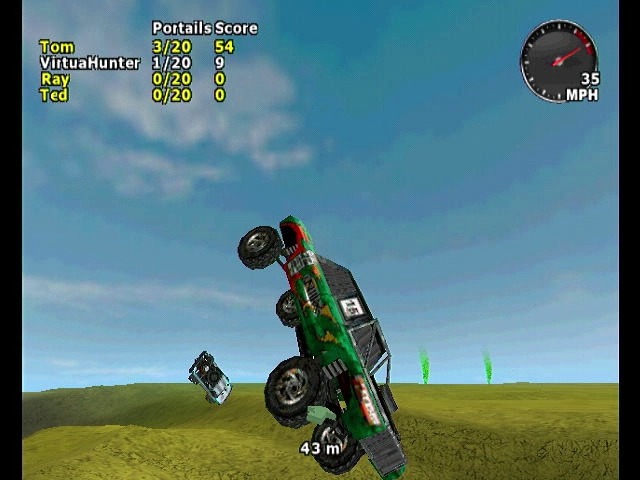Choose the VirtuaHunter player entry
640x480 pixels.
[89, 62]
